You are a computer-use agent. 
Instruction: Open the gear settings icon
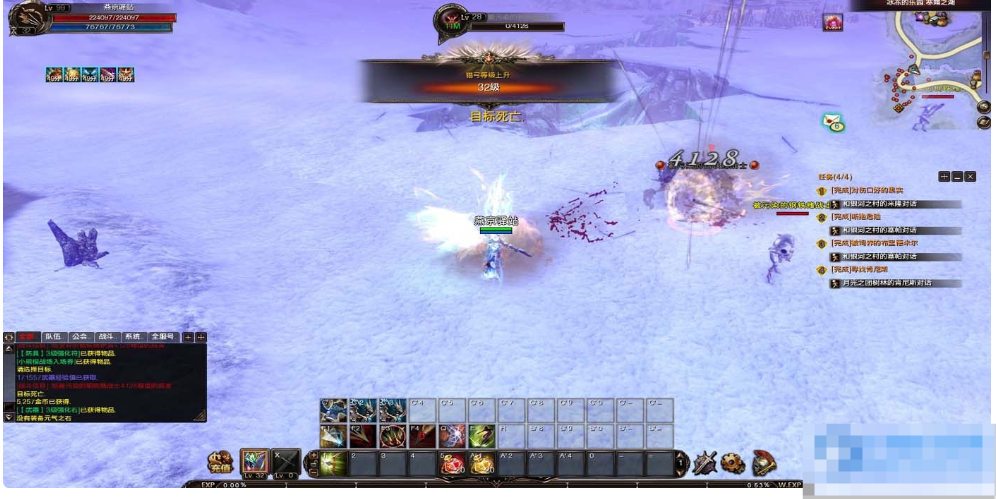coord(733,463)
